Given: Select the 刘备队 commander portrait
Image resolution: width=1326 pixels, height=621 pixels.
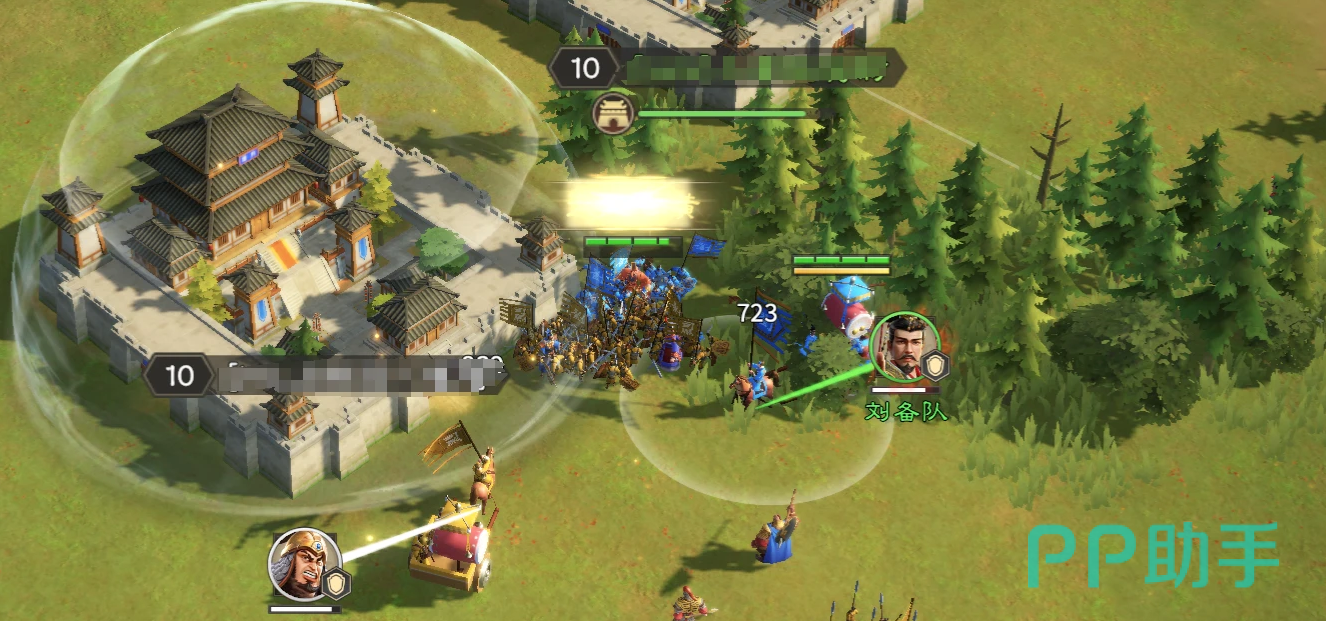Looking at the screenshot, I should point(905,348).
